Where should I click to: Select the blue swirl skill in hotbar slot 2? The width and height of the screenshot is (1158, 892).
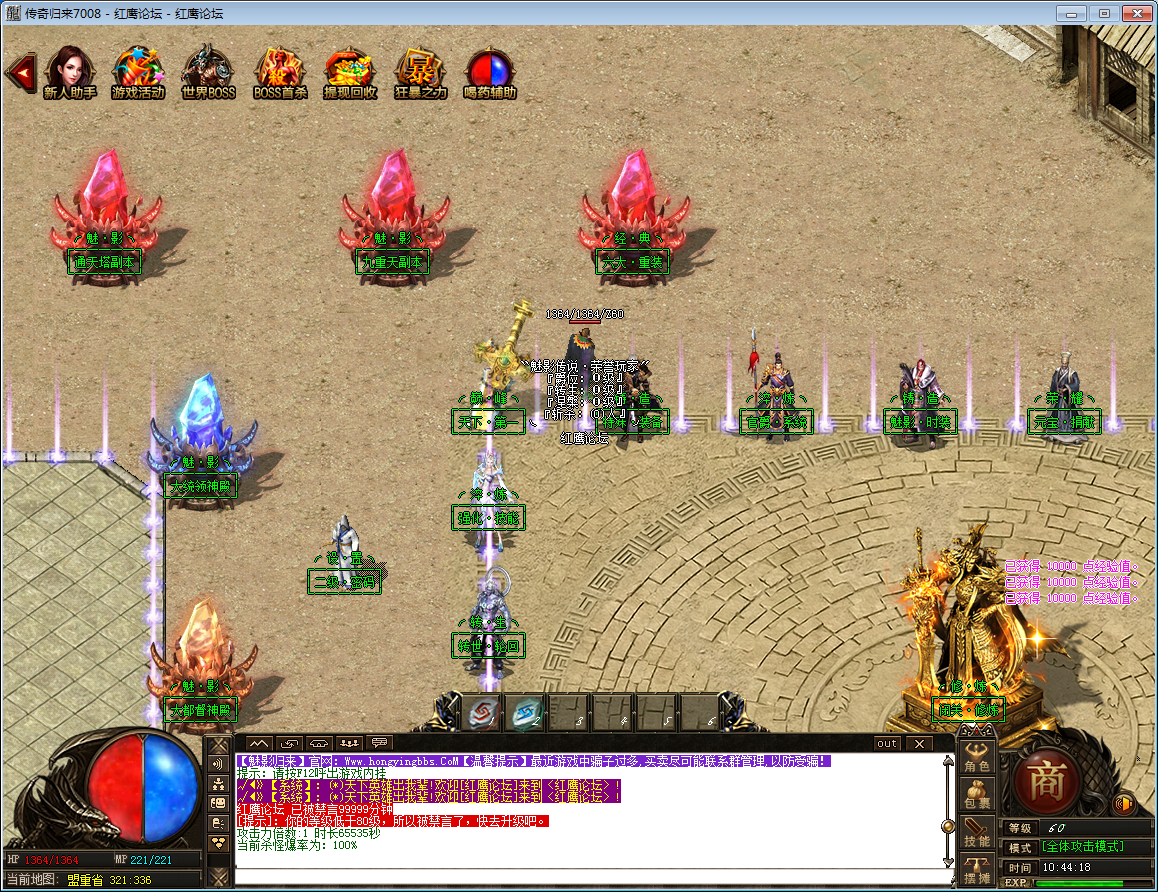click(x=525, y=712)
